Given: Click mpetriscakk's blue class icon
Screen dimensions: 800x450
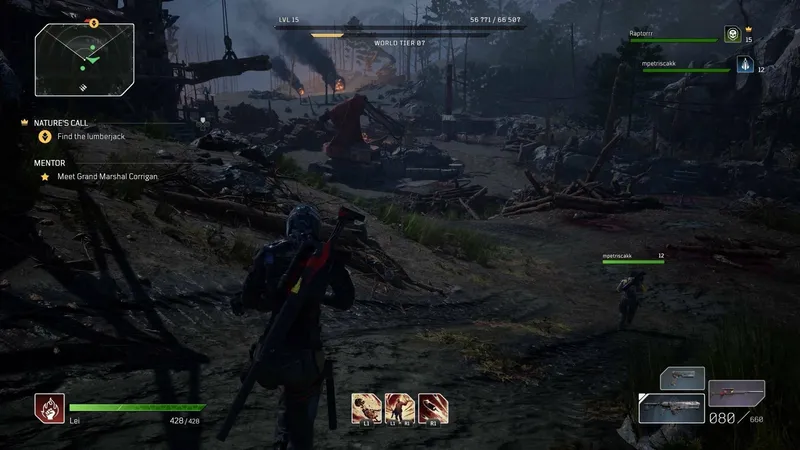Looking at the screenshot, I should pyautogui.click(x=744, y=64).
